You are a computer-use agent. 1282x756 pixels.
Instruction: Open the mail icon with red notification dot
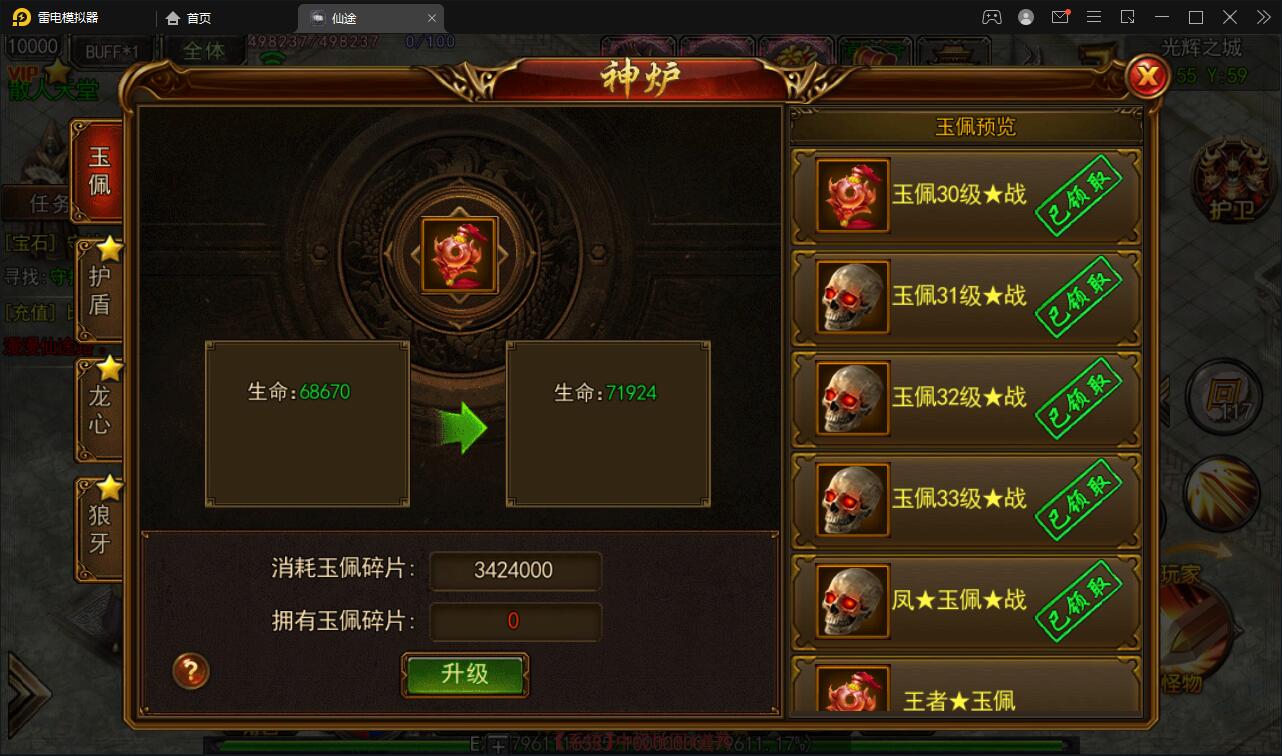(x=1062, y=17)
